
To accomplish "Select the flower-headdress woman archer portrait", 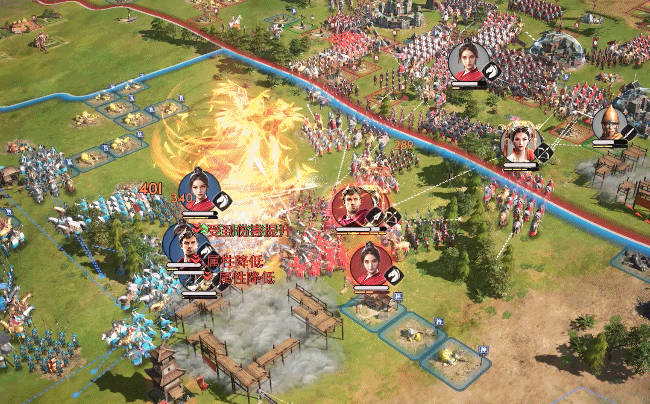I will tap(520, 142).
